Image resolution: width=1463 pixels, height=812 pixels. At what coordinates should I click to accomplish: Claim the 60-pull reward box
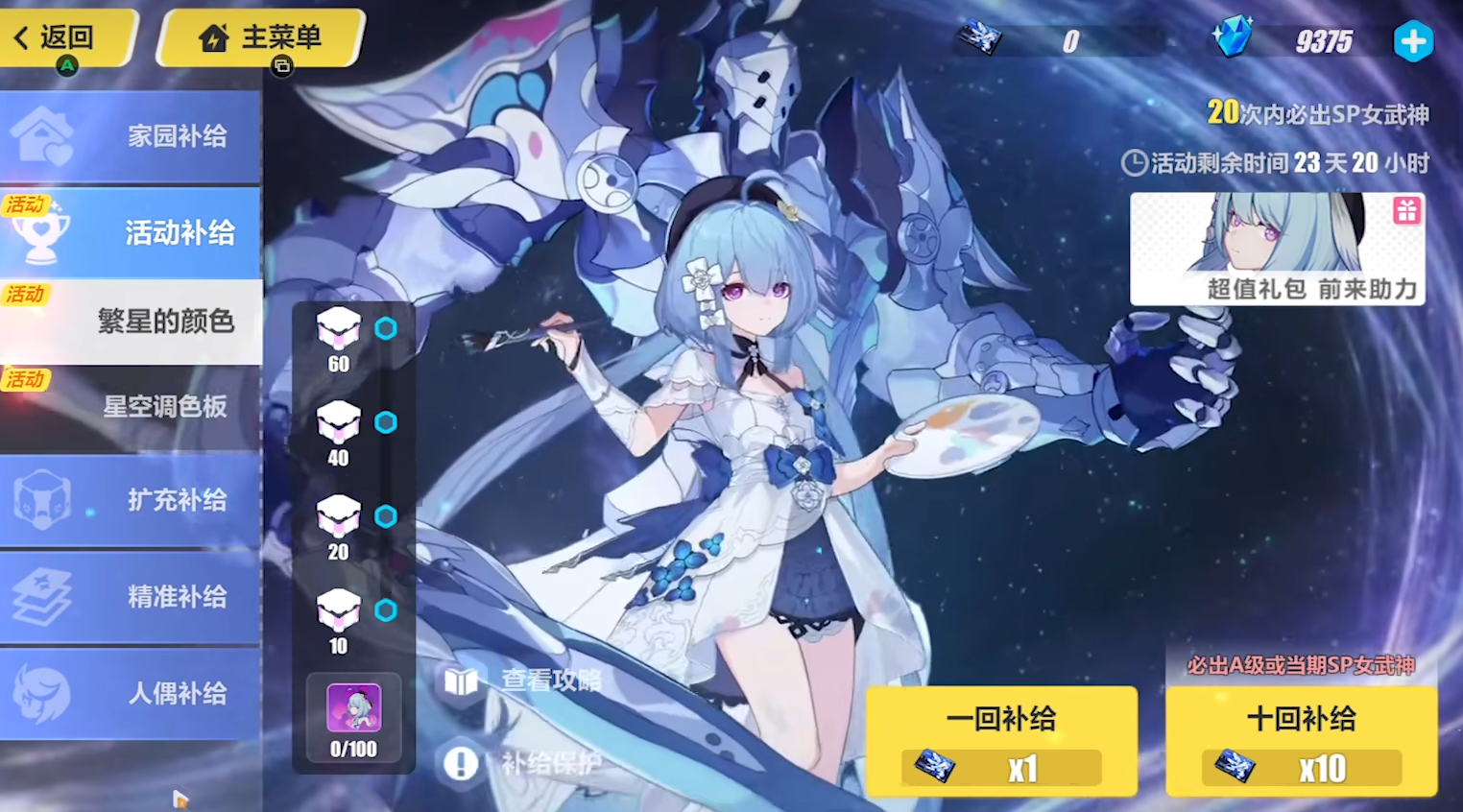339,329
